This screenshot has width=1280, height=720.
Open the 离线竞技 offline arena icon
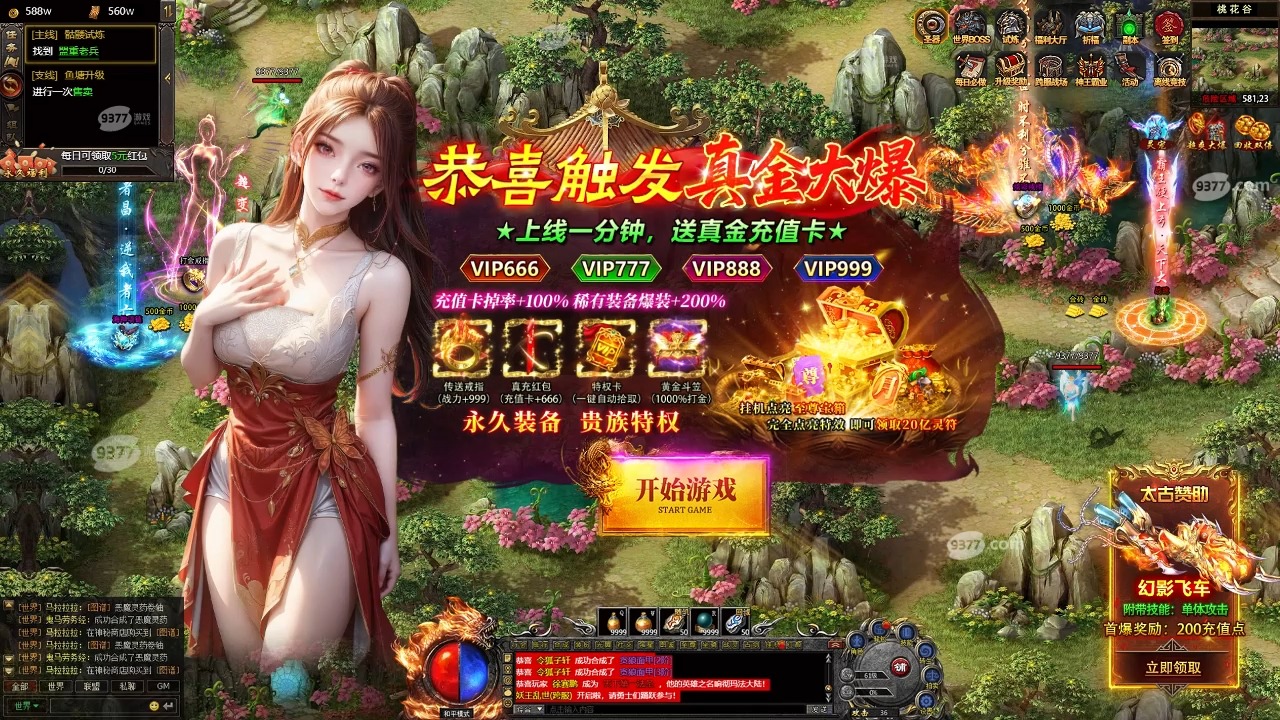tap(1168, 65)
